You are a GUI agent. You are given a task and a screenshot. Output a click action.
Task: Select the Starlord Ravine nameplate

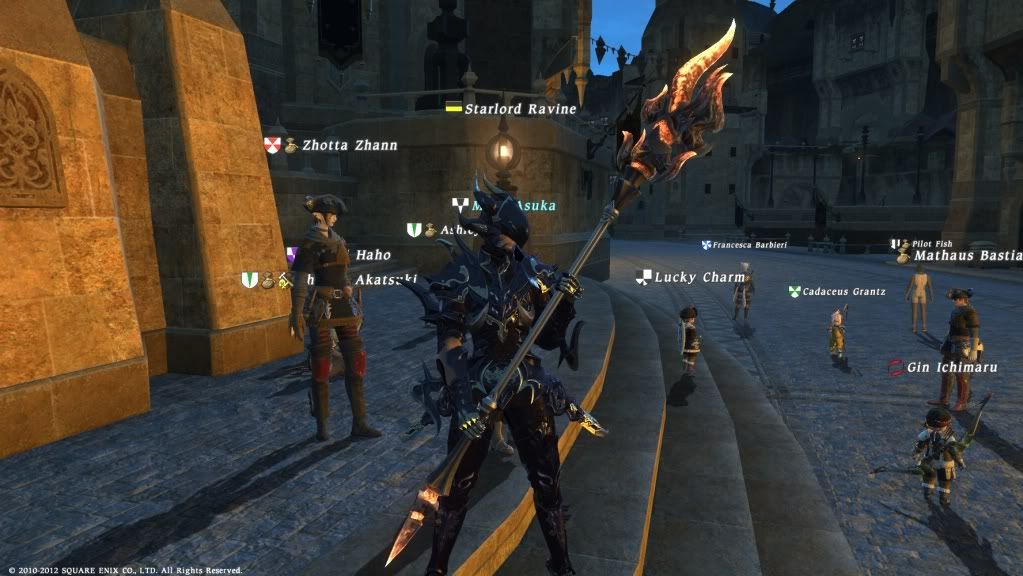(520, 108)
